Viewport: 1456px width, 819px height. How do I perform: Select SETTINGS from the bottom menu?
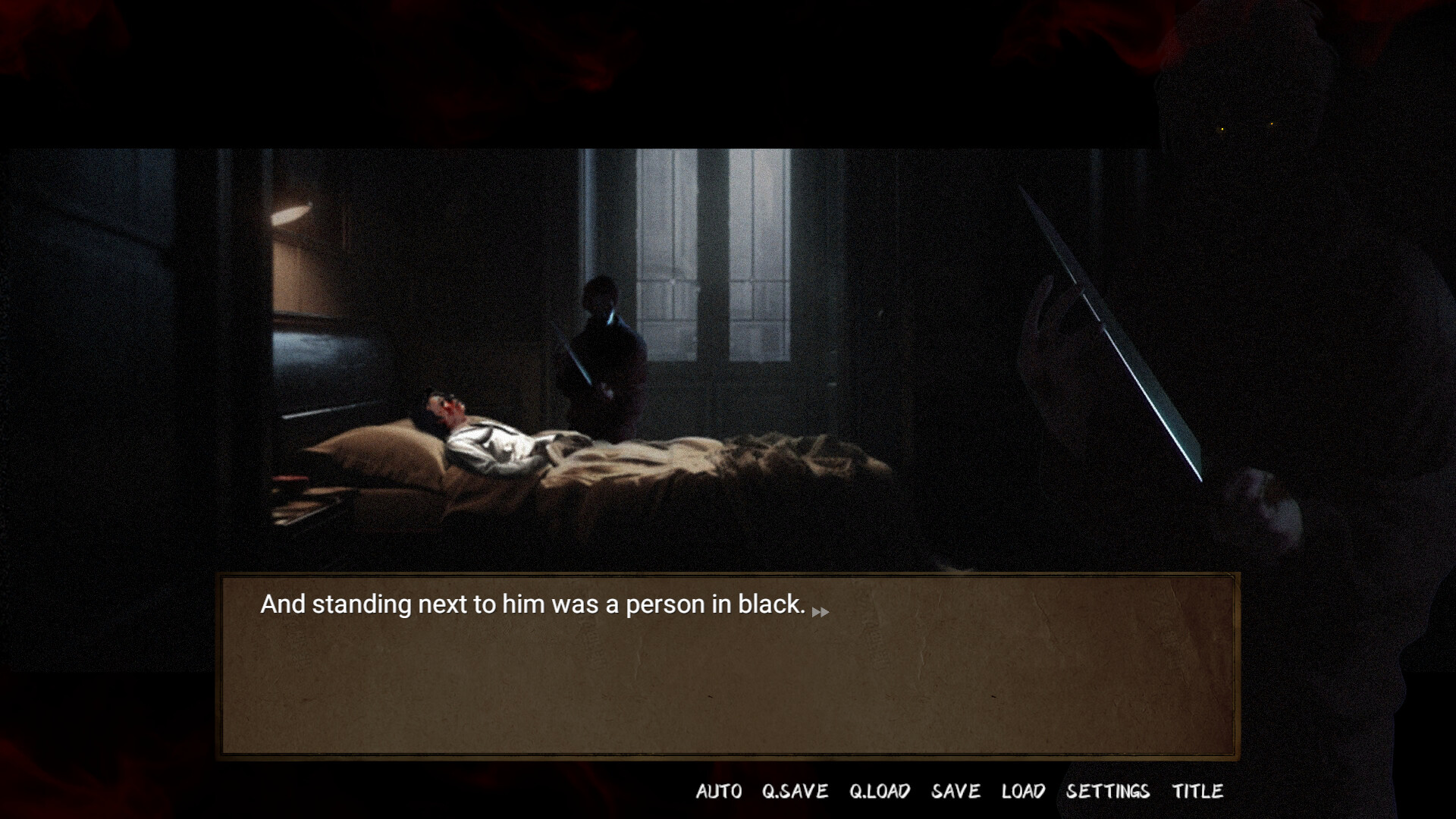[1107, 792]
